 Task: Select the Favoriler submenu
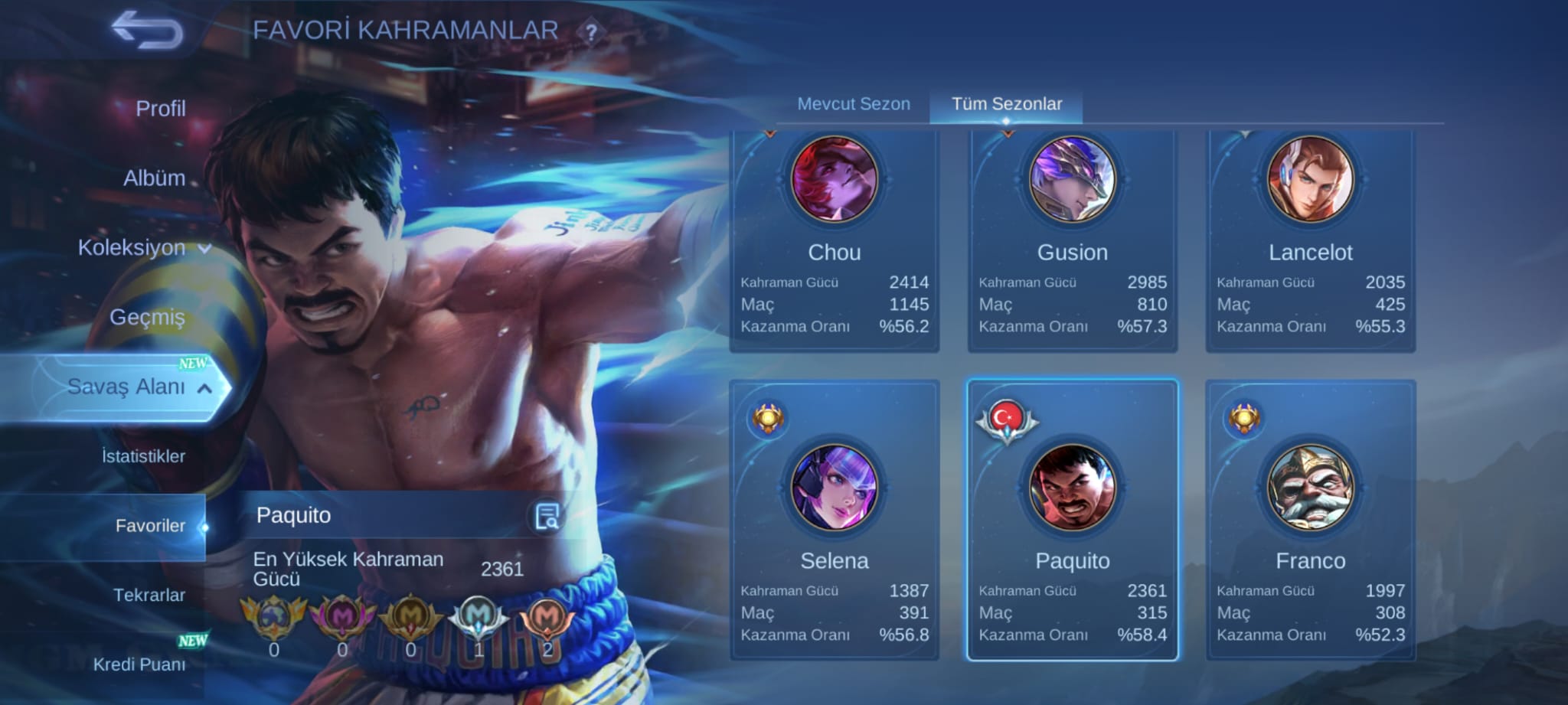pyautogui.click(x=150, y=526)
